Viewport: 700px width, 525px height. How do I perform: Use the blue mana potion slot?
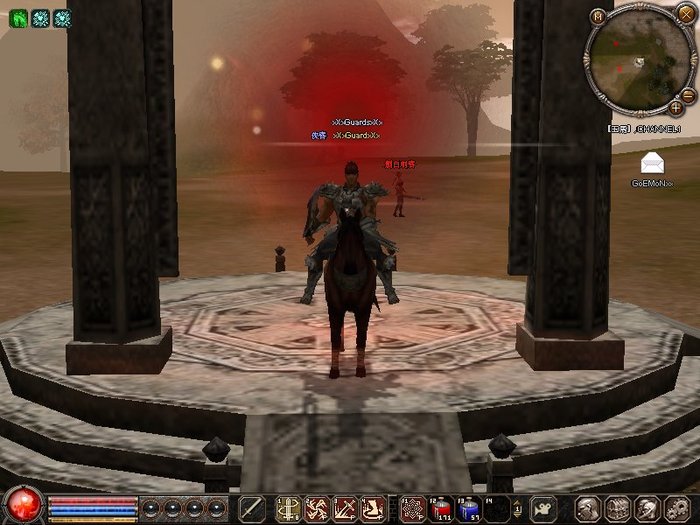point(469,508)
